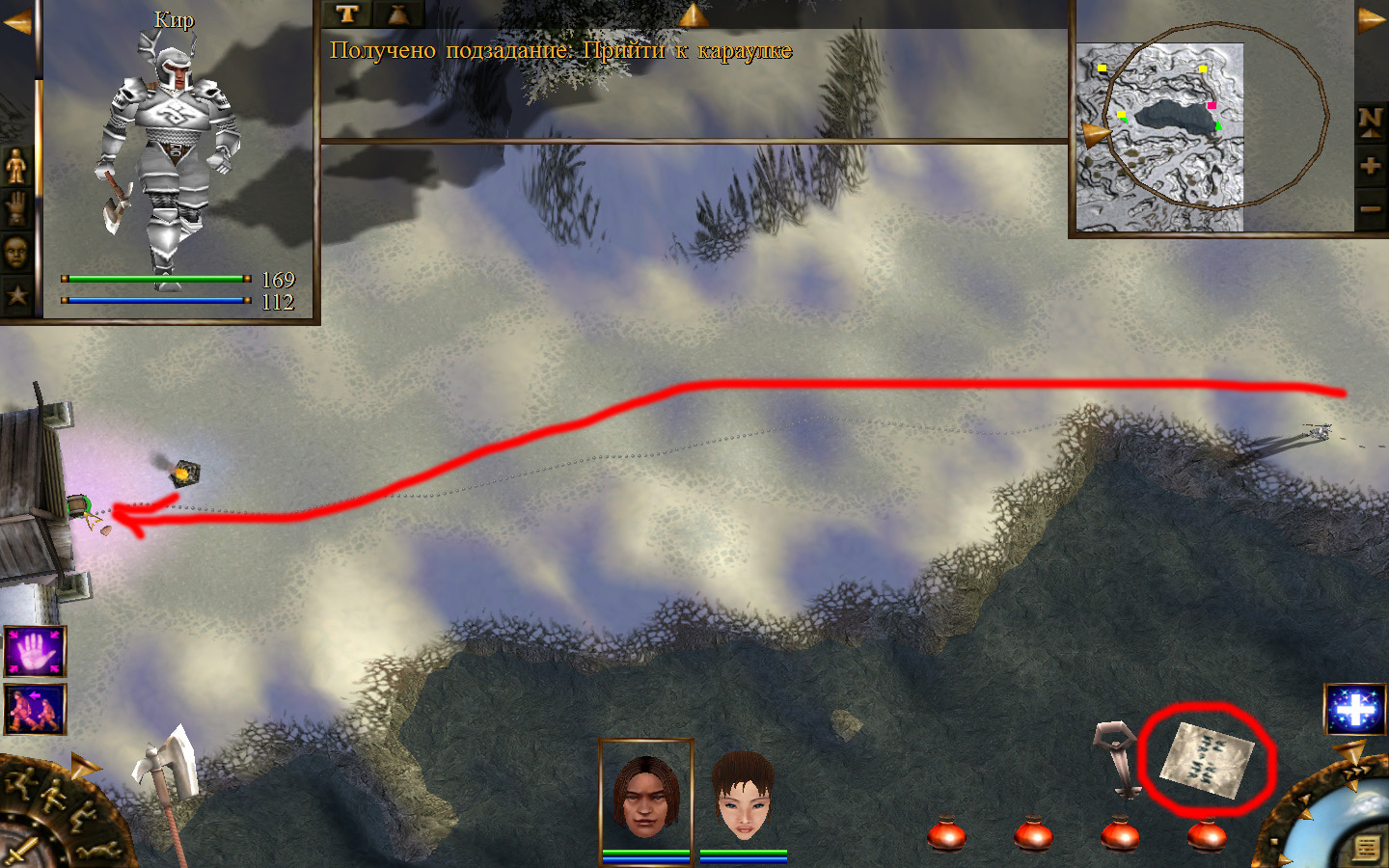1389x868 pixels.
Task: Activate the glowing white cross healing spell
Action: [x=1354, y=710]
